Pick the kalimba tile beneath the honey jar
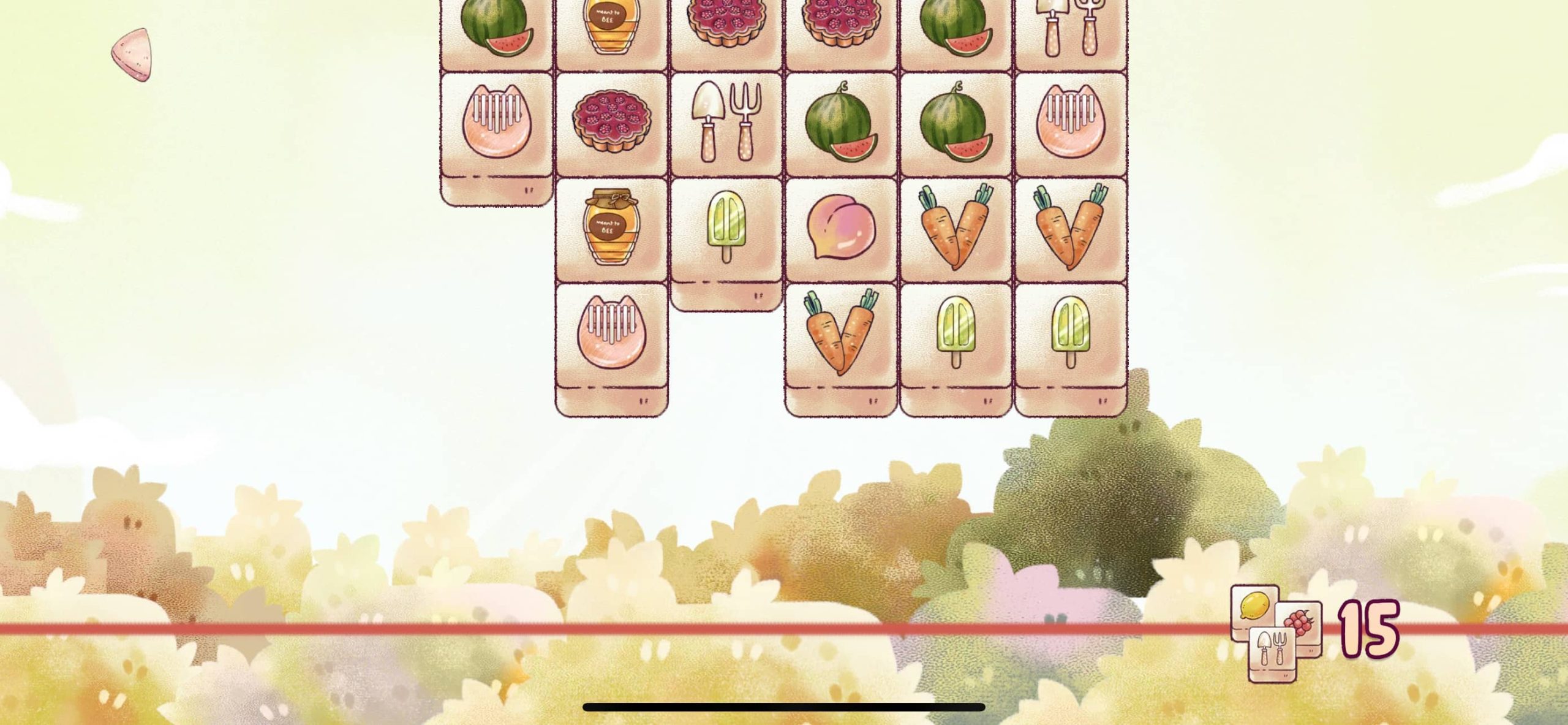The width and height of the screenshot is (1568, 725). [611, 333]
